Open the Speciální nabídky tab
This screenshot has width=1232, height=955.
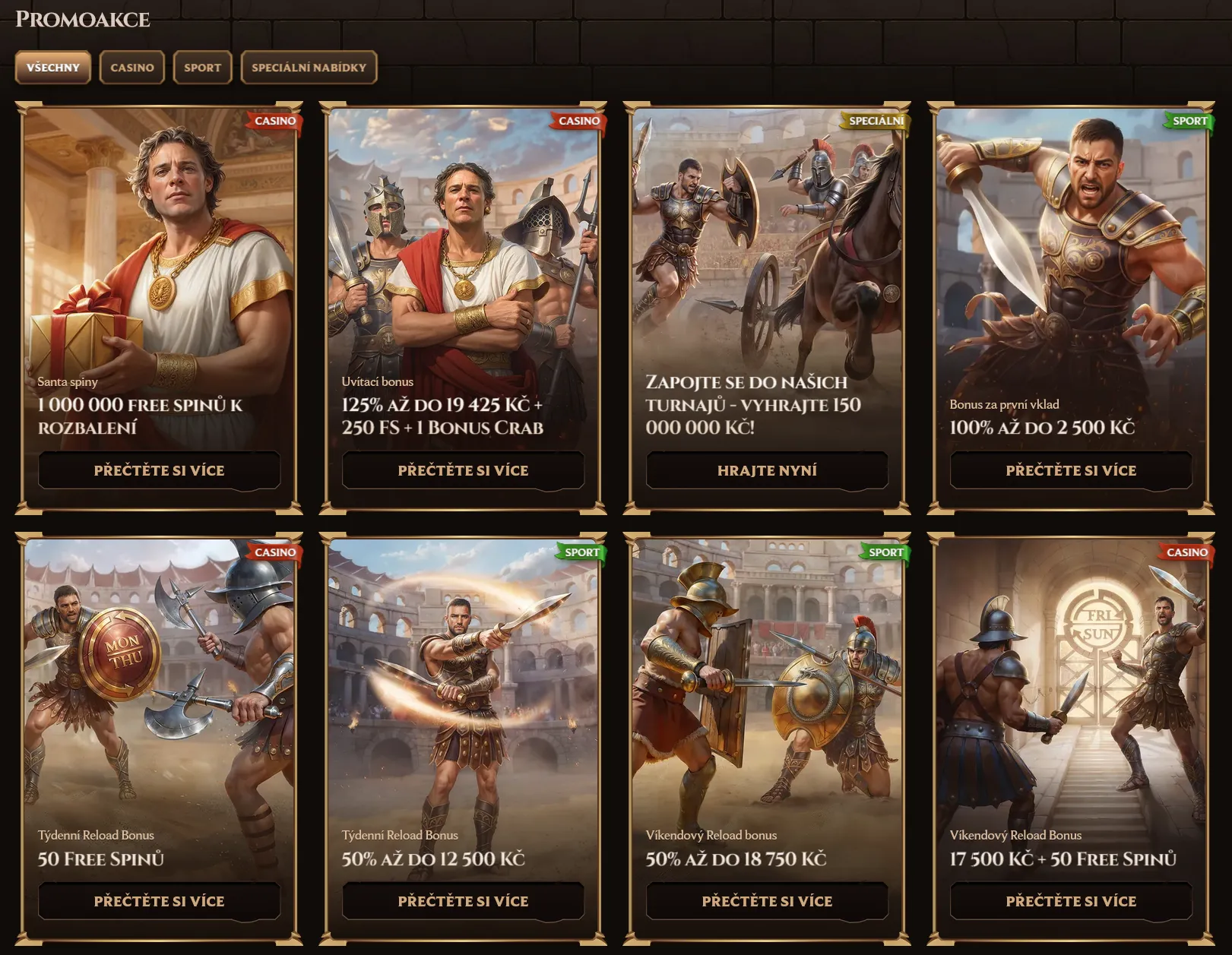click(309, 68)
